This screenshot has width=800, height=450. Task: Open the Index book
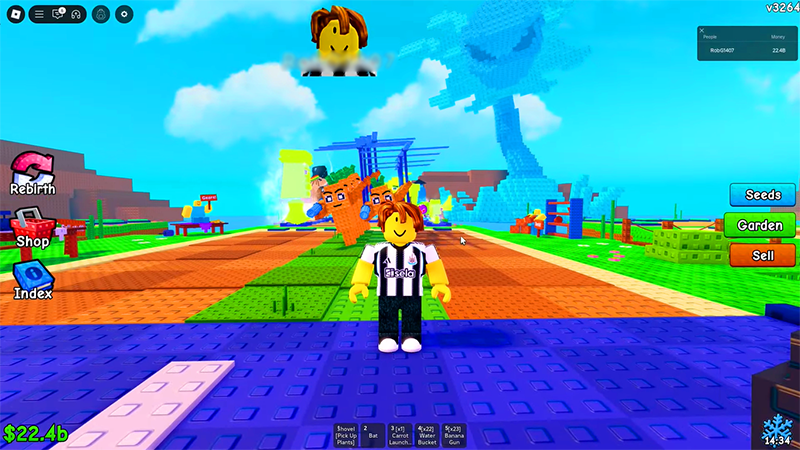[x=32, y=278]
